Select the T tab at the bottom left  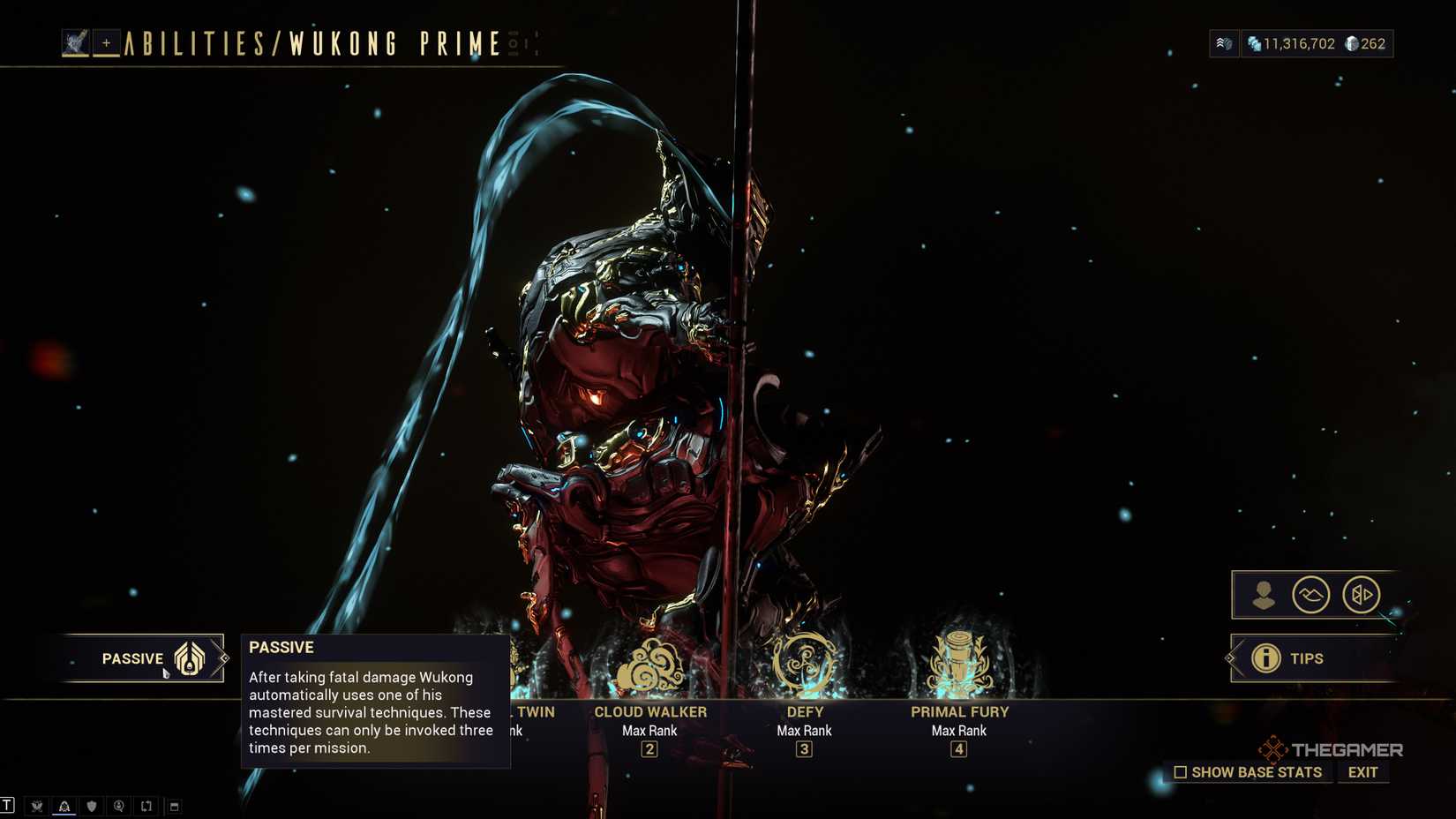coord(8,805)
